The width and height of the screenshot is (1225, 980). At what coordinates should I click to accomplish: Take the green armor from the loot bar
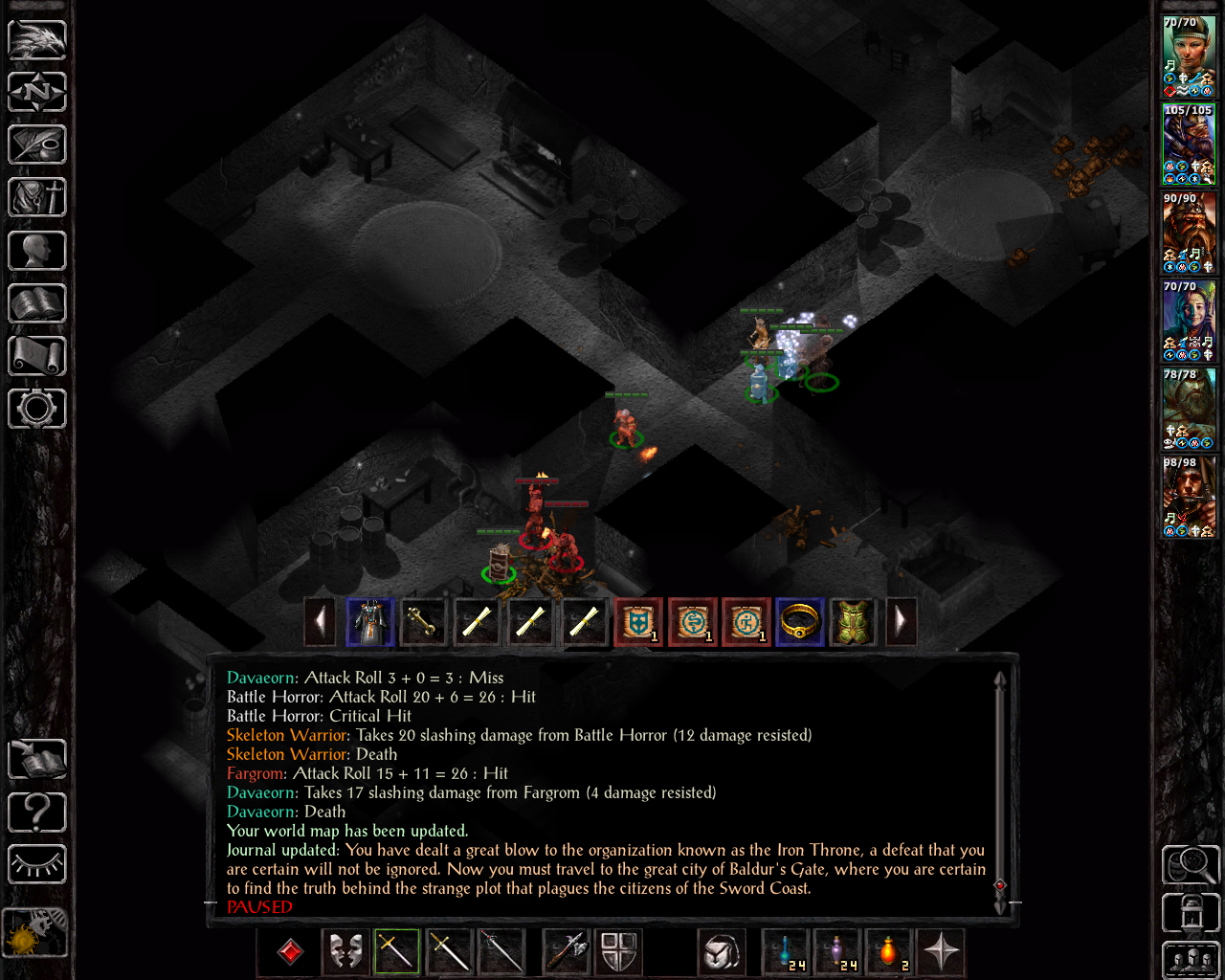[853, 622]
